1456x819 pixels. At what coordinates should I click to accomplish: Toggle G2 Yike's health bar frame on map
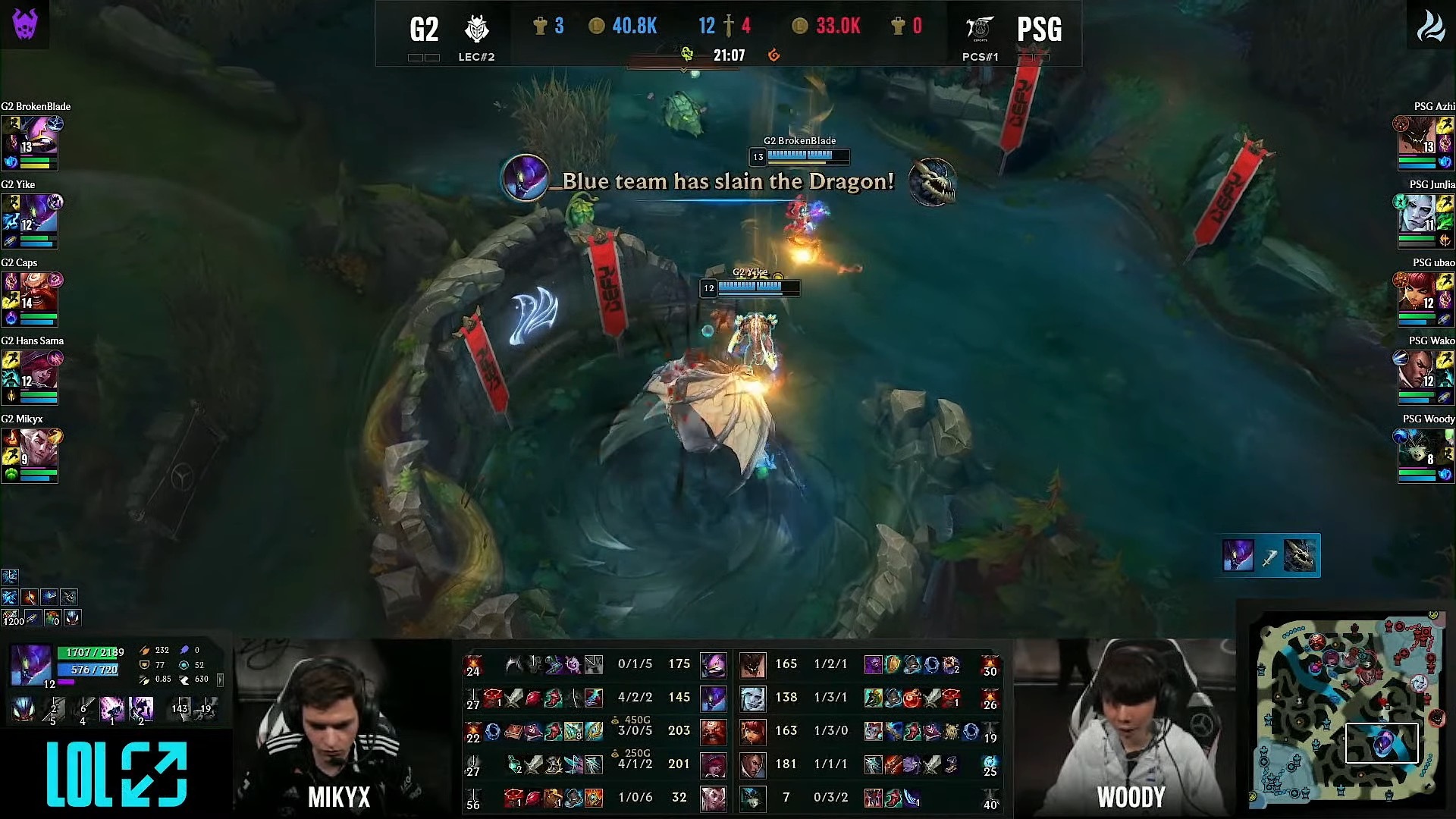(749, 287)
